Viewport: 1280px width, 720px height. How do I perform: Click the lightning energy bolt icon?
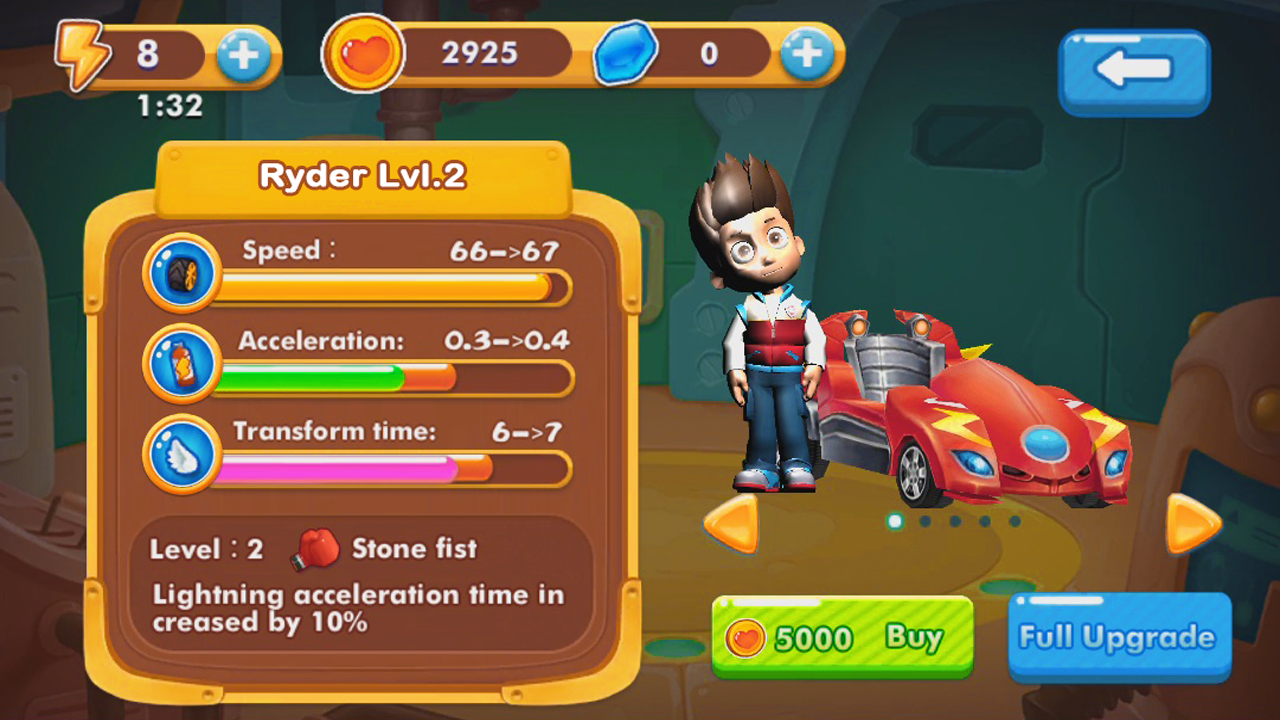[x=84, y=52]
